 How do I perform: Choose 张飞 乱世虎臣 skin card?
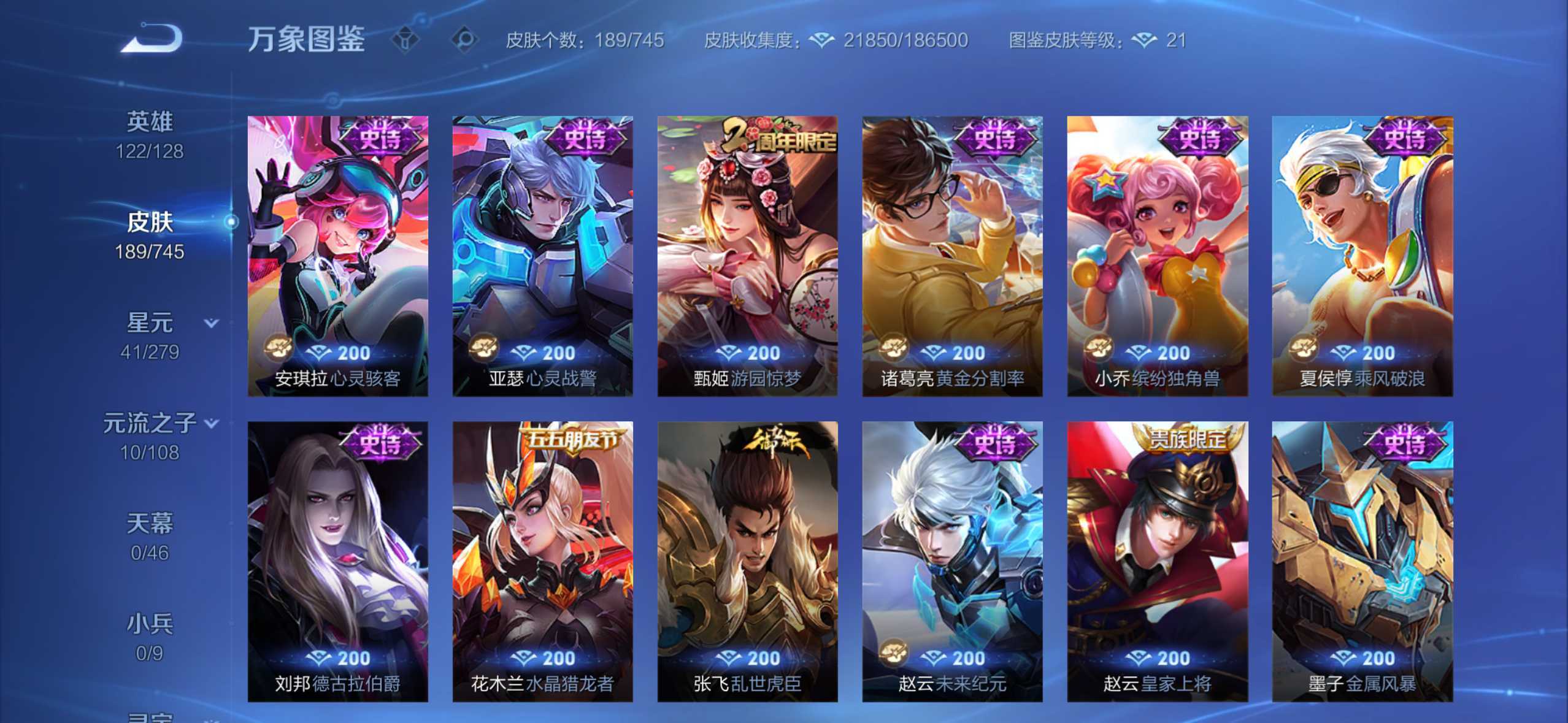747,560
